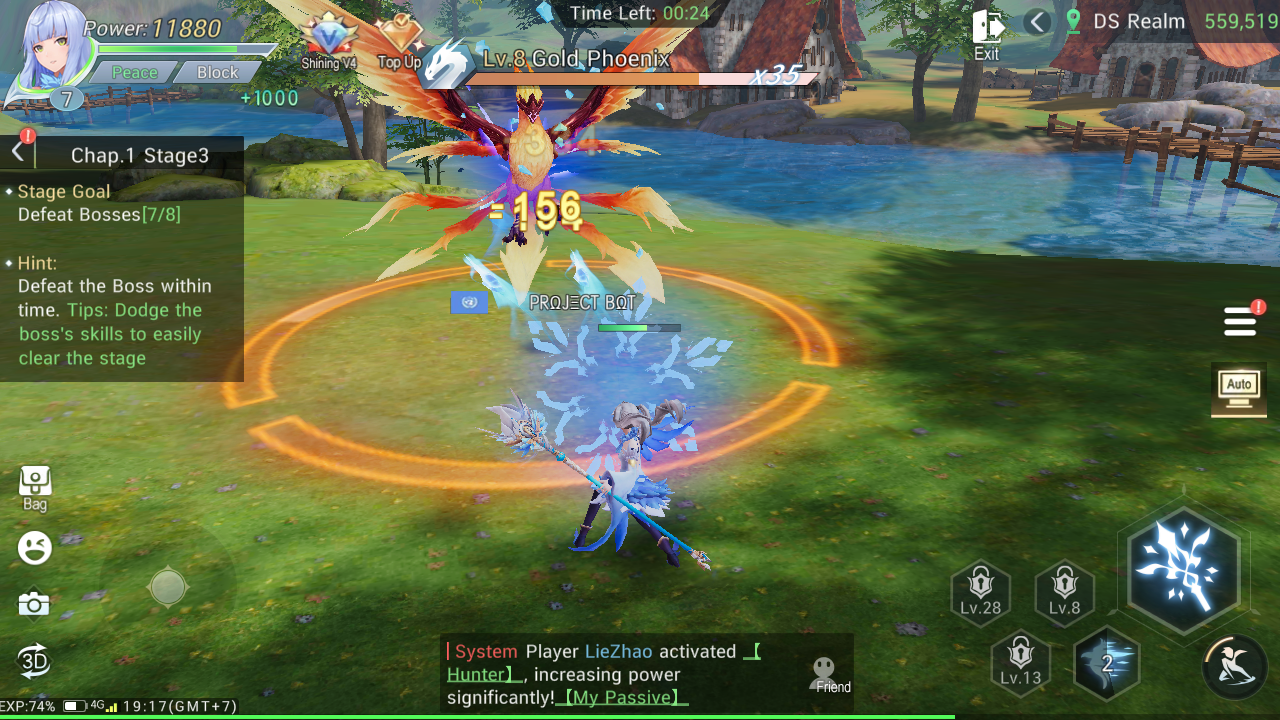Viewport: 1280px width, 720px height.
Task: Tap the dodge roll button
Action: [1235, 665]
